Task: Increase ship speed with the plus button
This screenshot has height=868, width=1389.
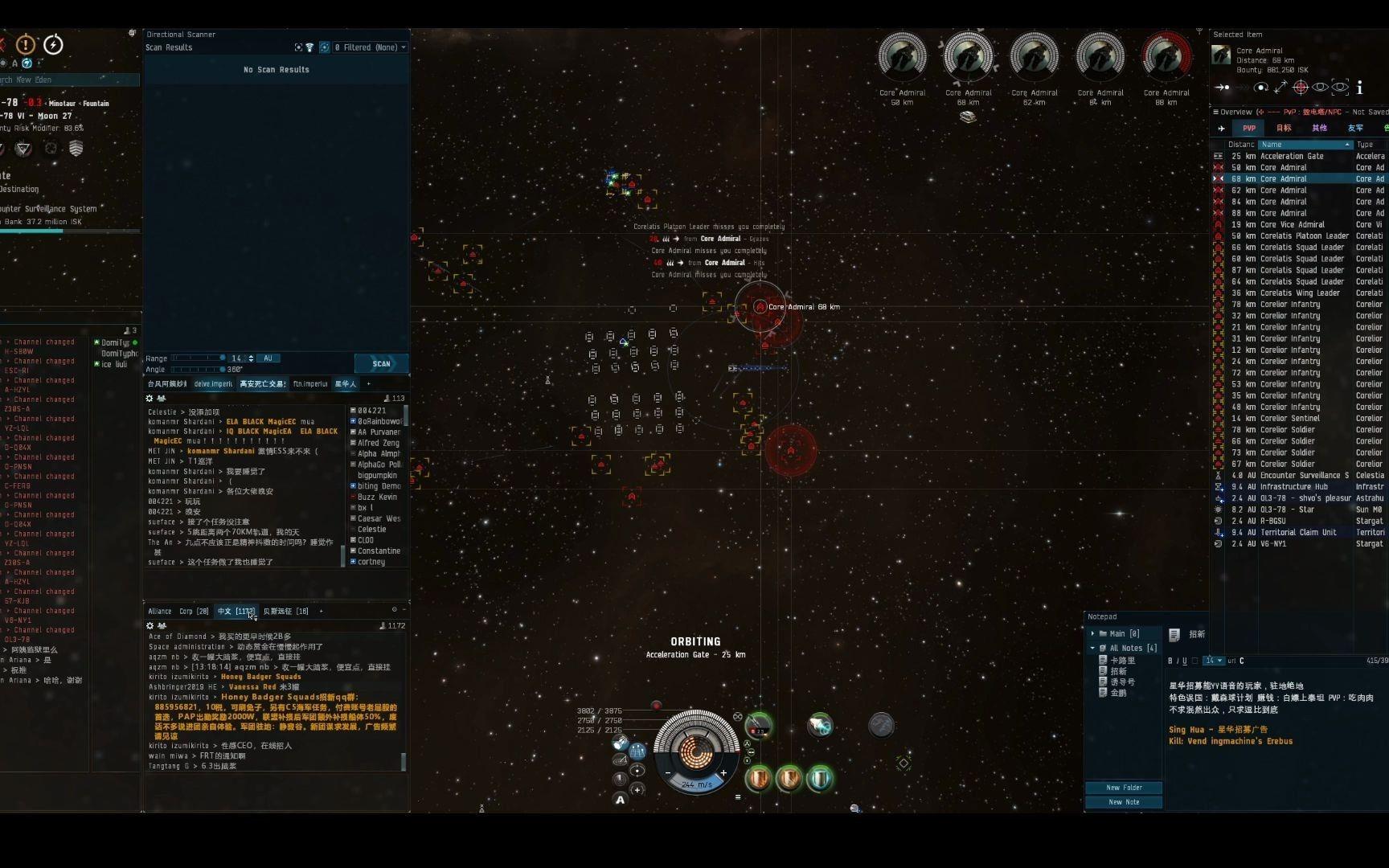Action: click(x=723, y=773)
